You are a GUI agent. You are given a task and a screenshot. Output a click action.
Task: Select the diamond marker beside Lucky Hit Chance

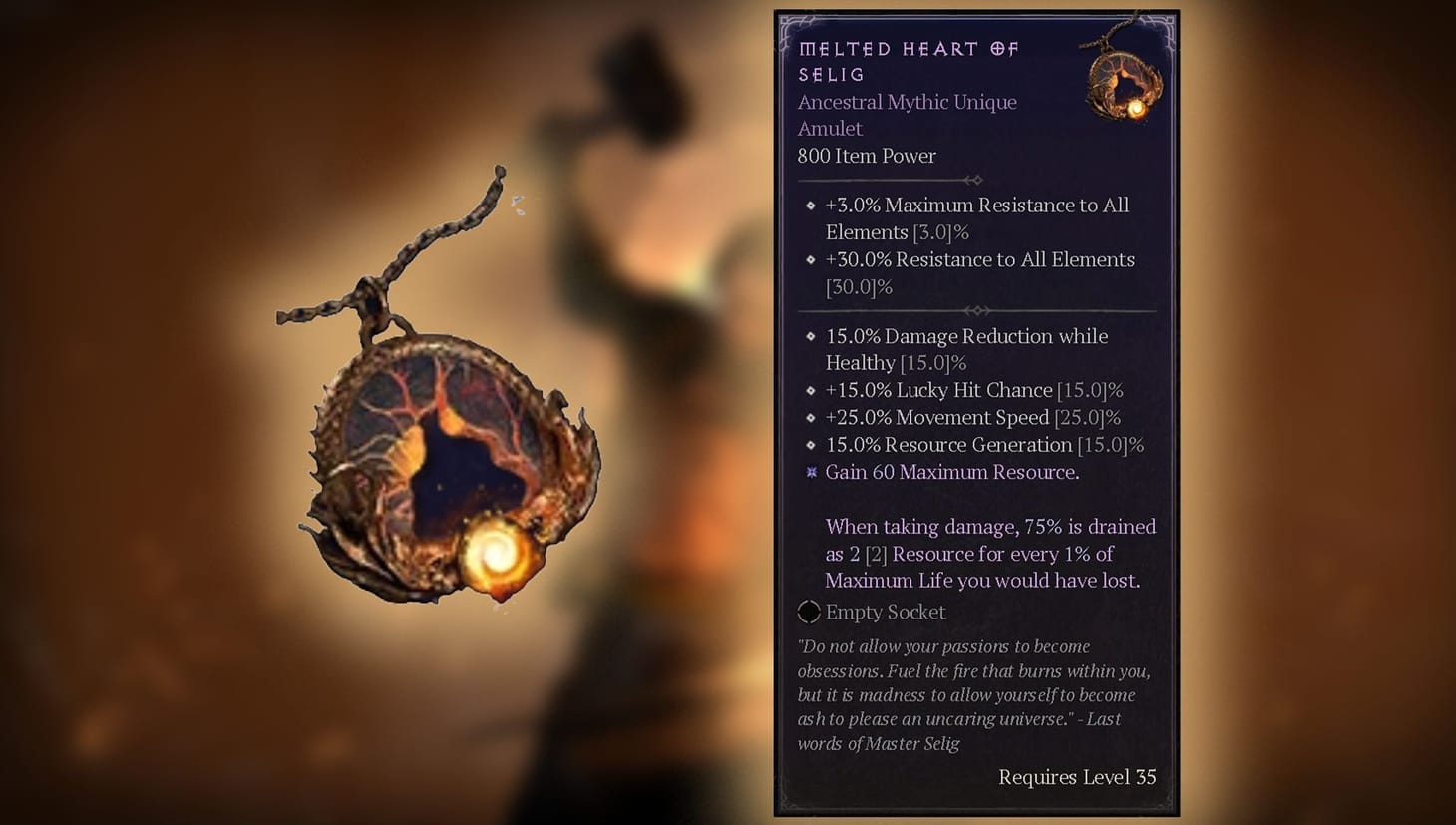coord(810,390)
